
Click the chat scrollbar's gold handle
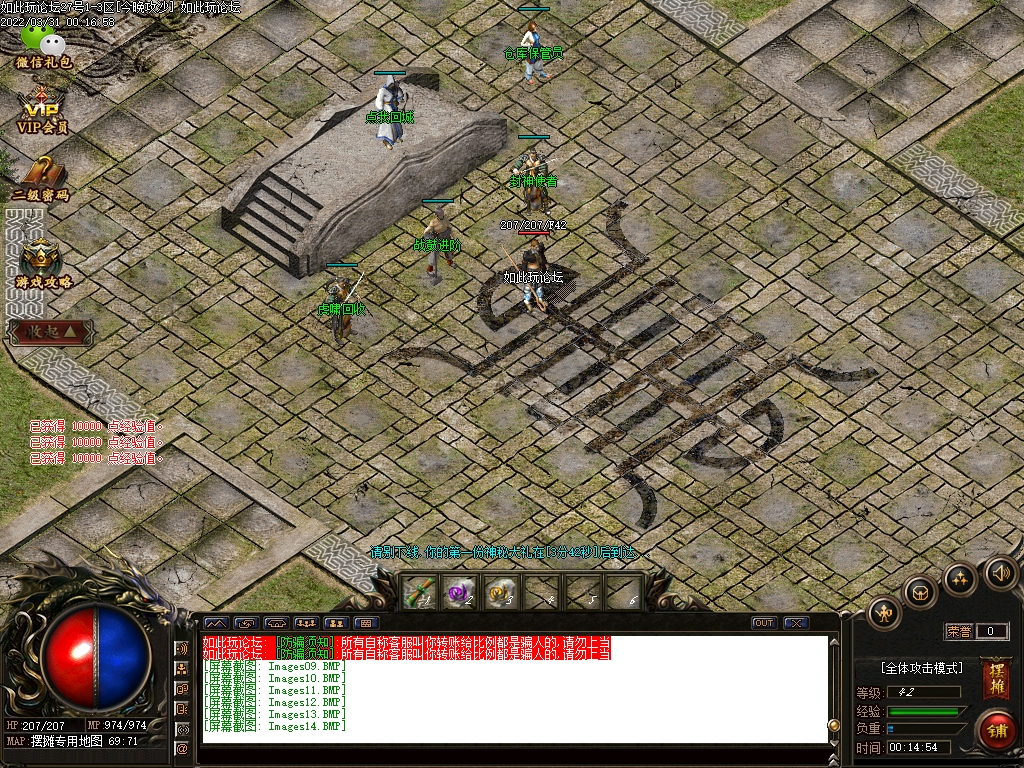pos(833,725)
